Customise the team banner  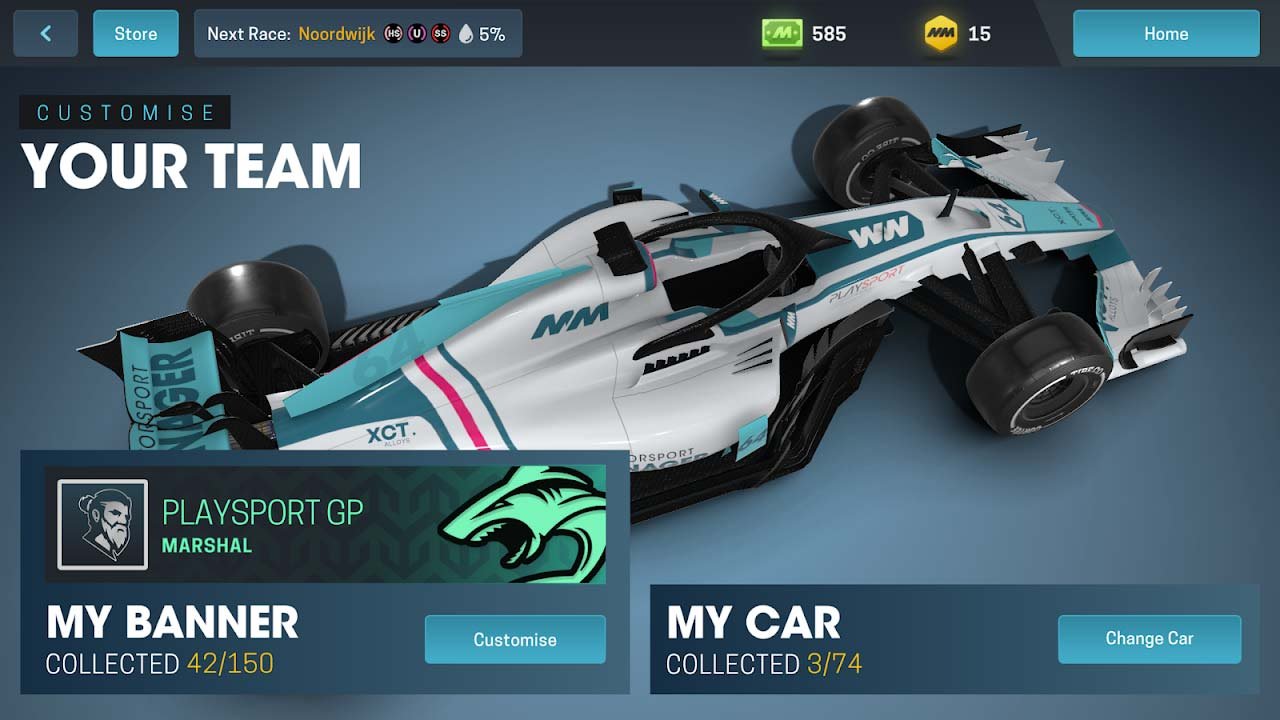tap(515, 640)
